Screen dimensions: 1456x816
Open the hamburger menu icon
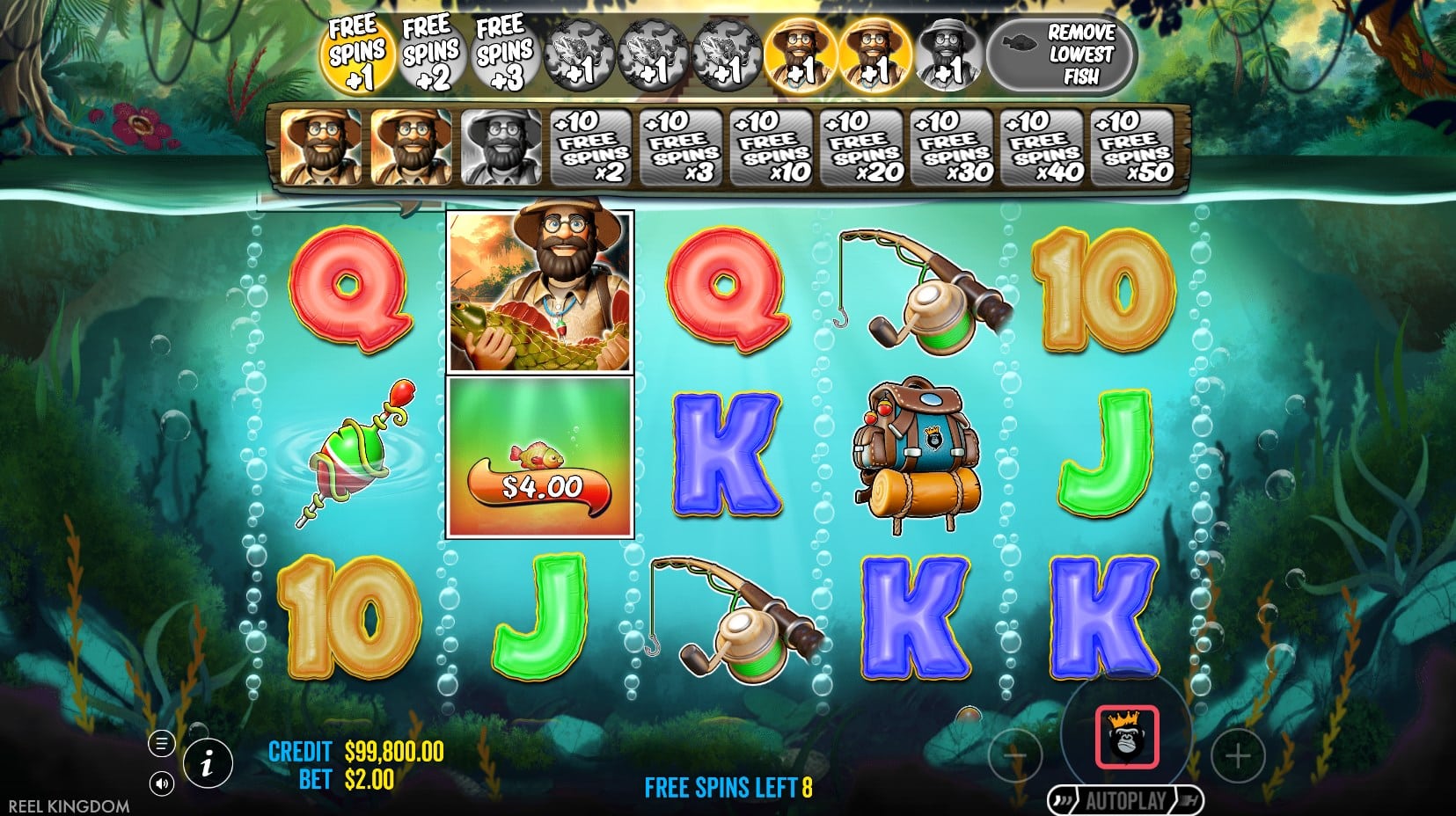[x=161, y=744]
